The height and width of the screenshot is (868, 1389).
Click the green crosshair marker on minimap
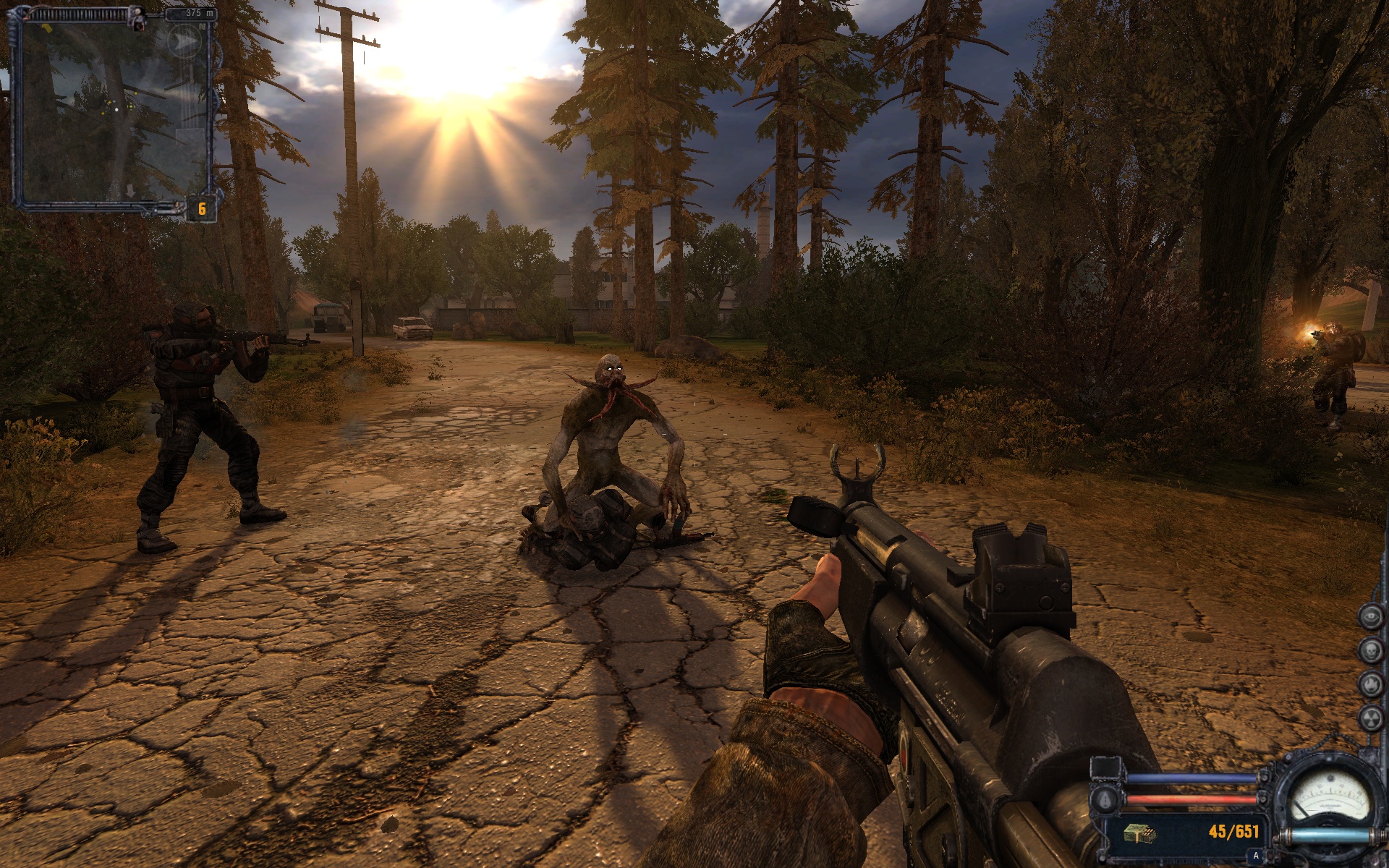tap(131, 105)
